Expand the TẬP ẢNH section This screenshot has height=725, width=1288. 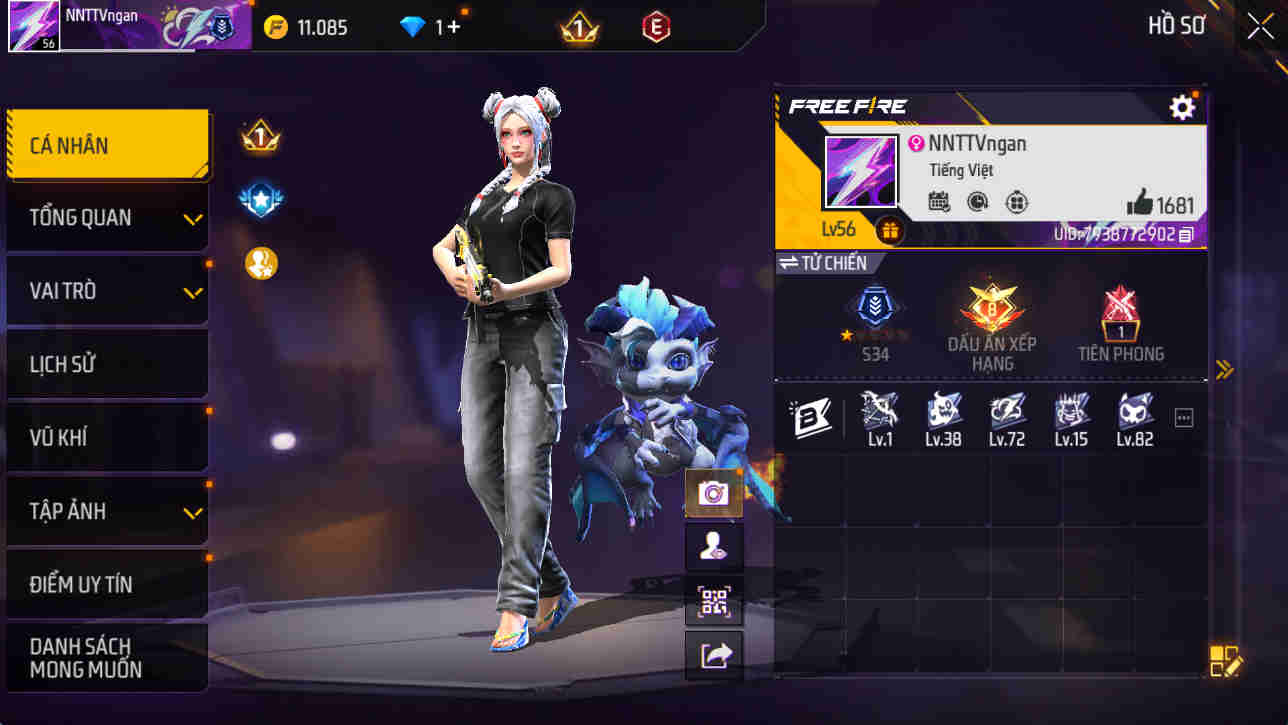(107, 511)
